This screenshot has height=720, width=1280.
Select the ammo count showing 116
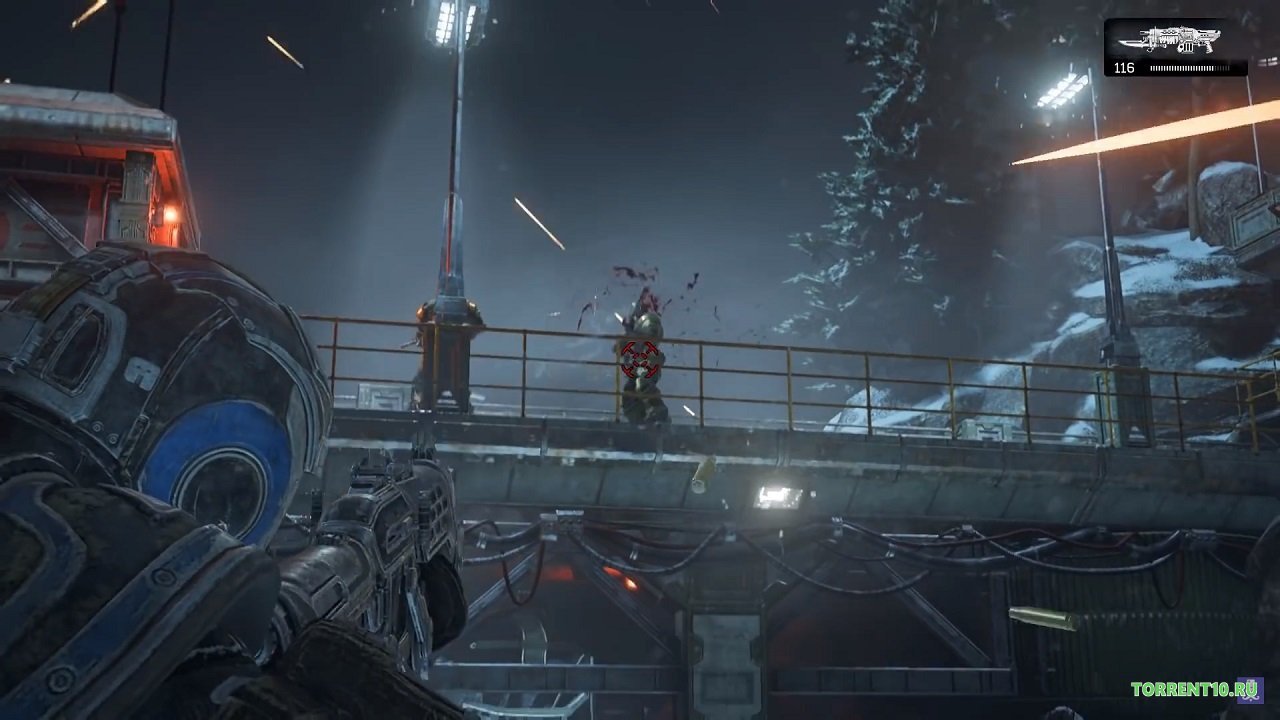click(1125, 70)
